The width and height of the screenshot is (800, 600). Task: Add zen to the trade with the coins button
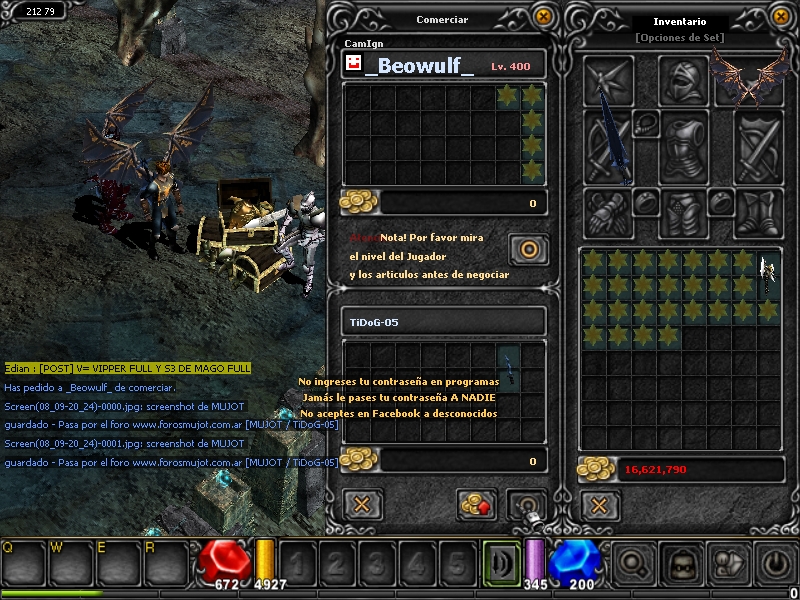point(477,504)
